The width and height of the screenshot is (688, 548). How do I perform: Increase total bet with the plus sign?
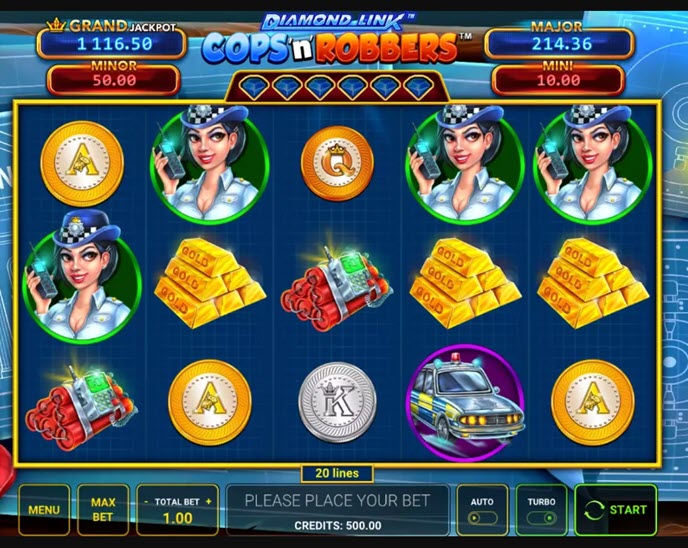208,501
